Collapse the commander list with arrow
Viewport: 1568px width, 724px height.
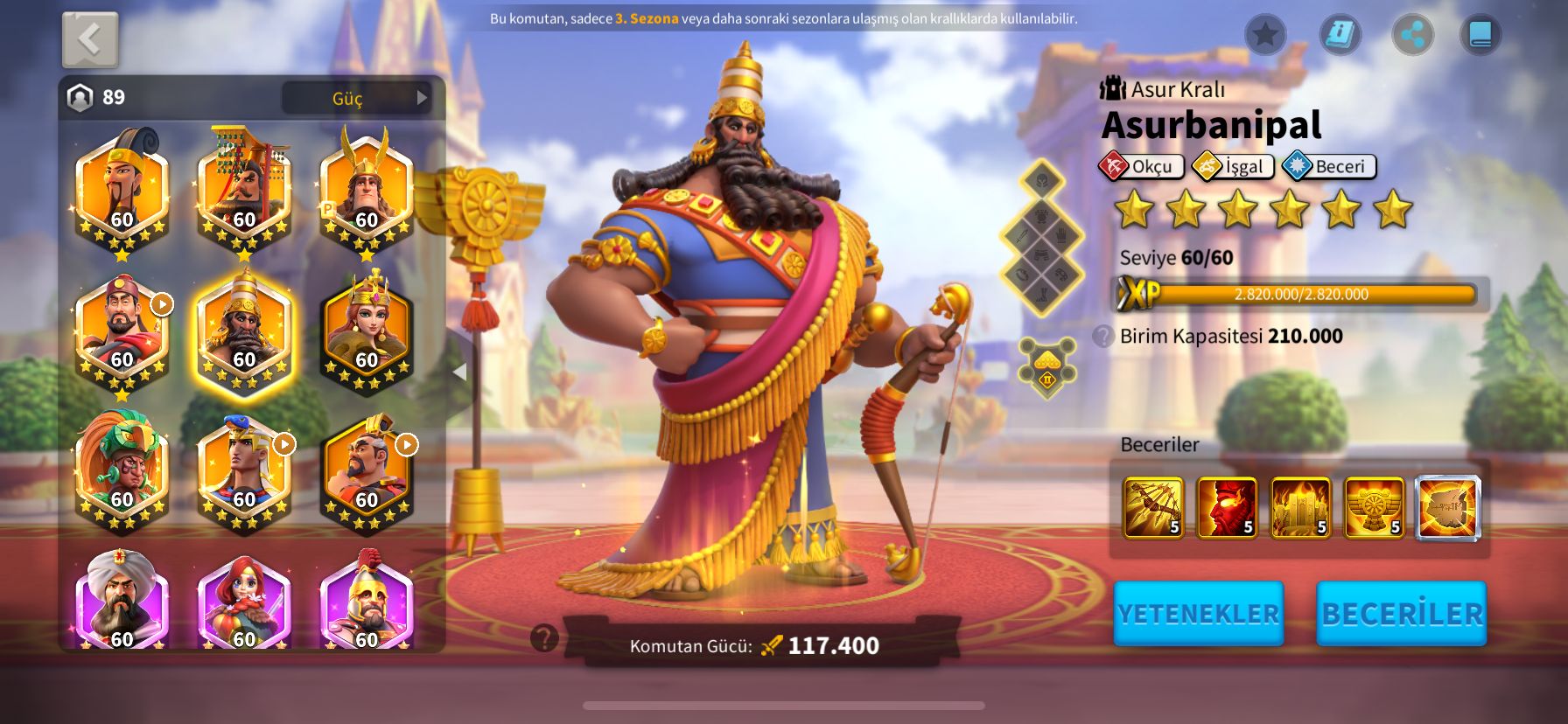point(459,372)
